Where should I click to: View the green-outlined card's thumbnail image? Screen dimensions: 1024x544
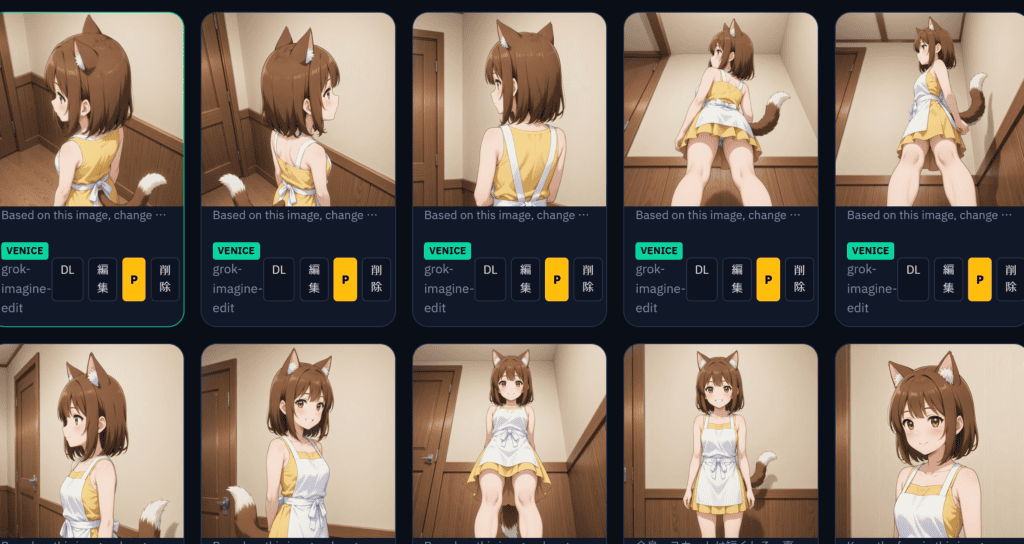[x=90, y=110]
